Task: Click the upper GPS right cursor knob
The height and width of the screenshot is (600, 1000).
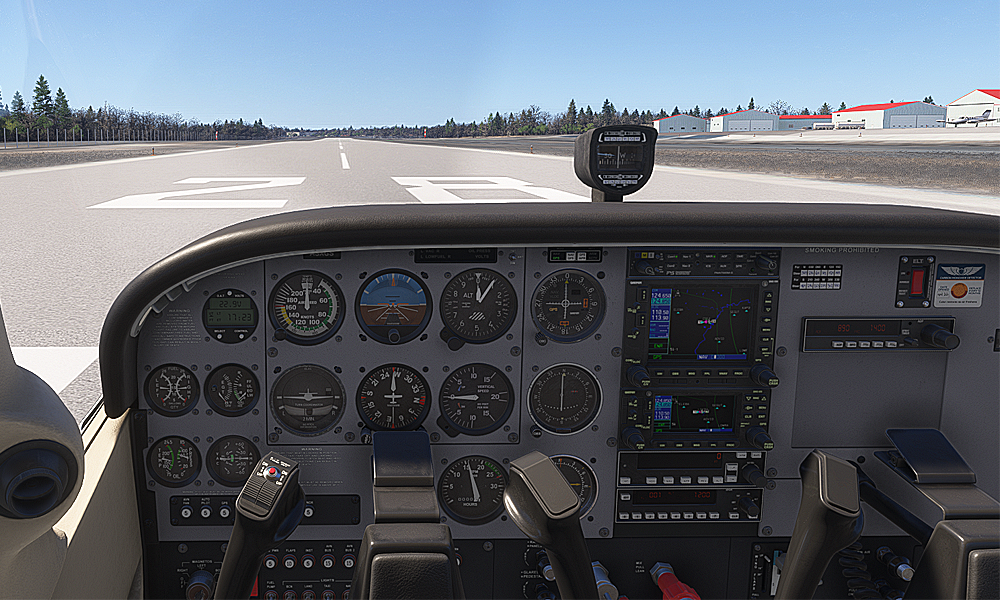Action: pyautogui.click(x=765, y=374)
